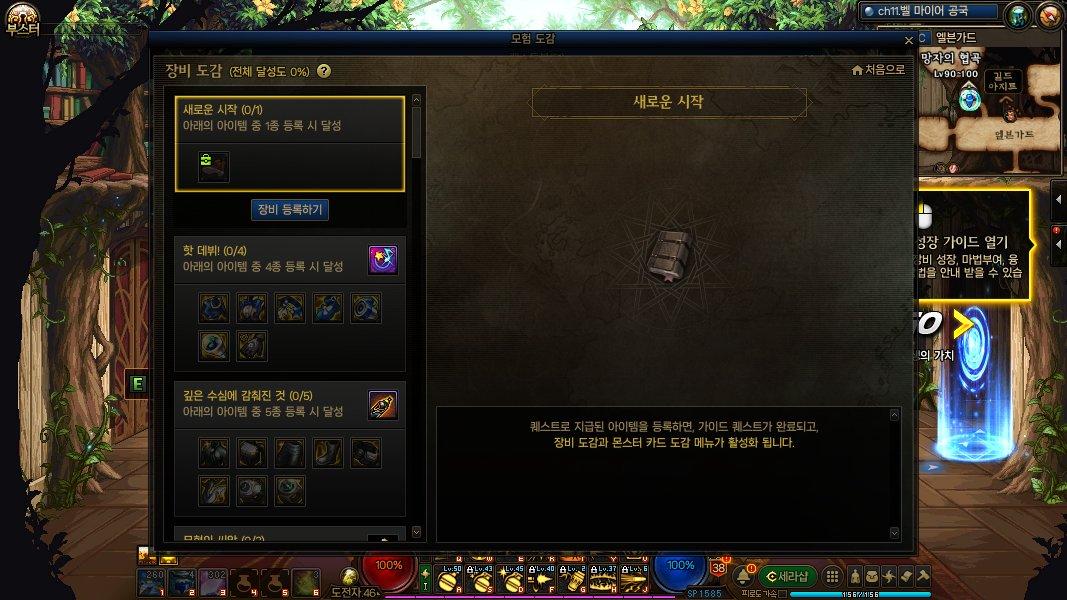Open the channel selector ch11.벨 마이어 공국
Image resolution: width=1067 pixels, height=600 pixels.
[930, 11]
